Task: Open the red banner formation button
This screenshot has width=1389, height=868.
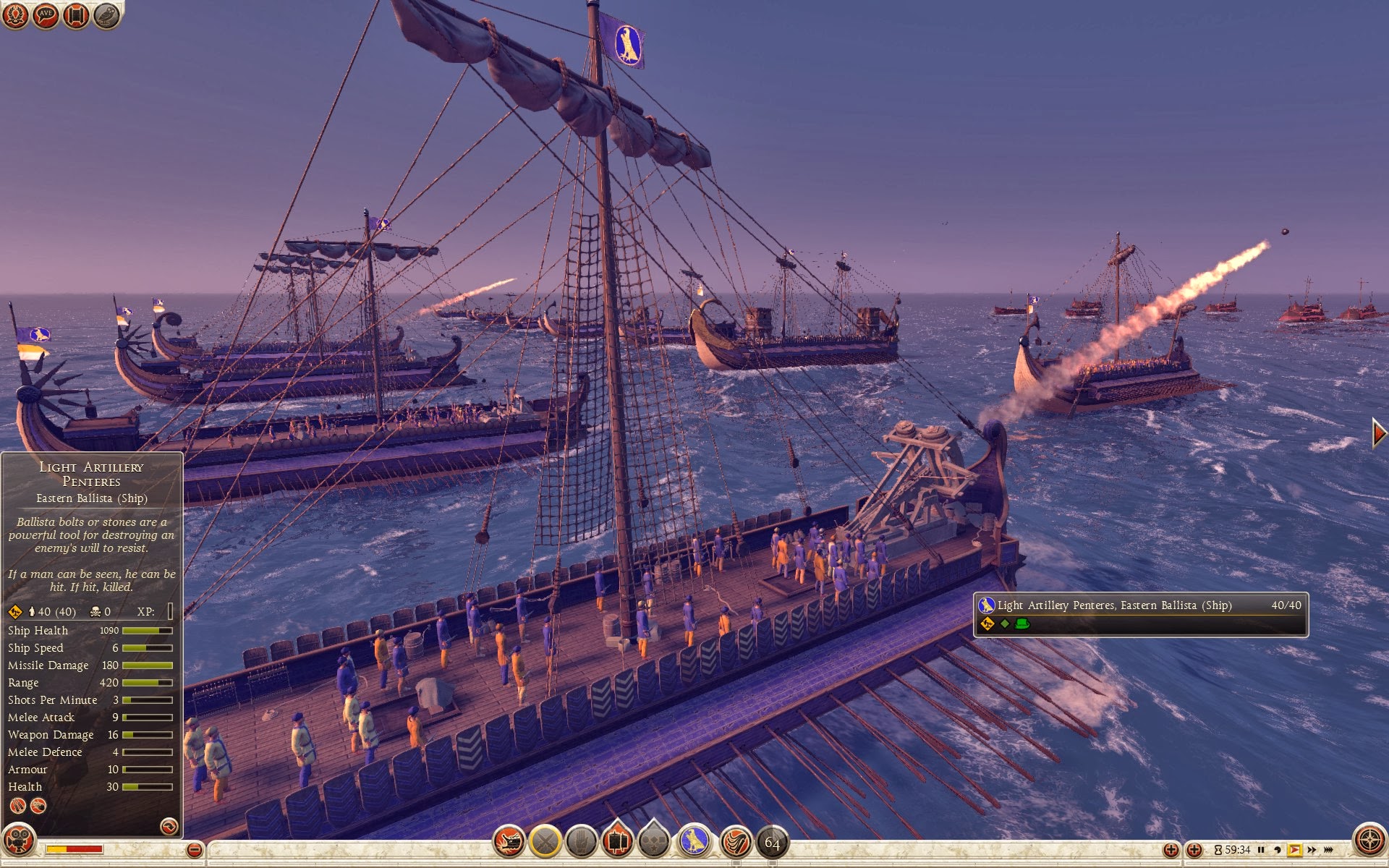Action: tap(617, 841)
